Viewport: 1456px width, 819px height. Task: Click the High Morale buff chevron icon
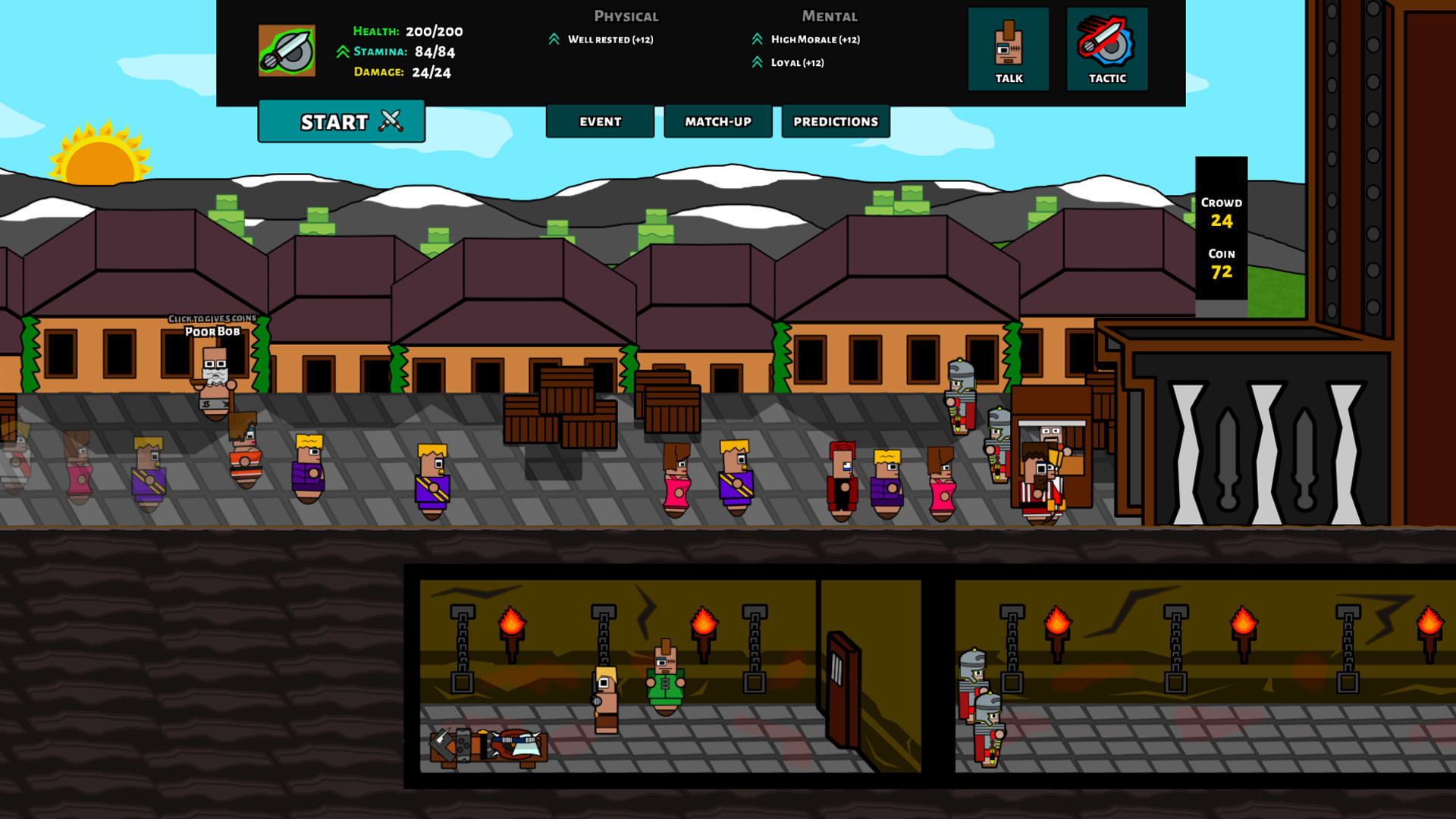756,39
